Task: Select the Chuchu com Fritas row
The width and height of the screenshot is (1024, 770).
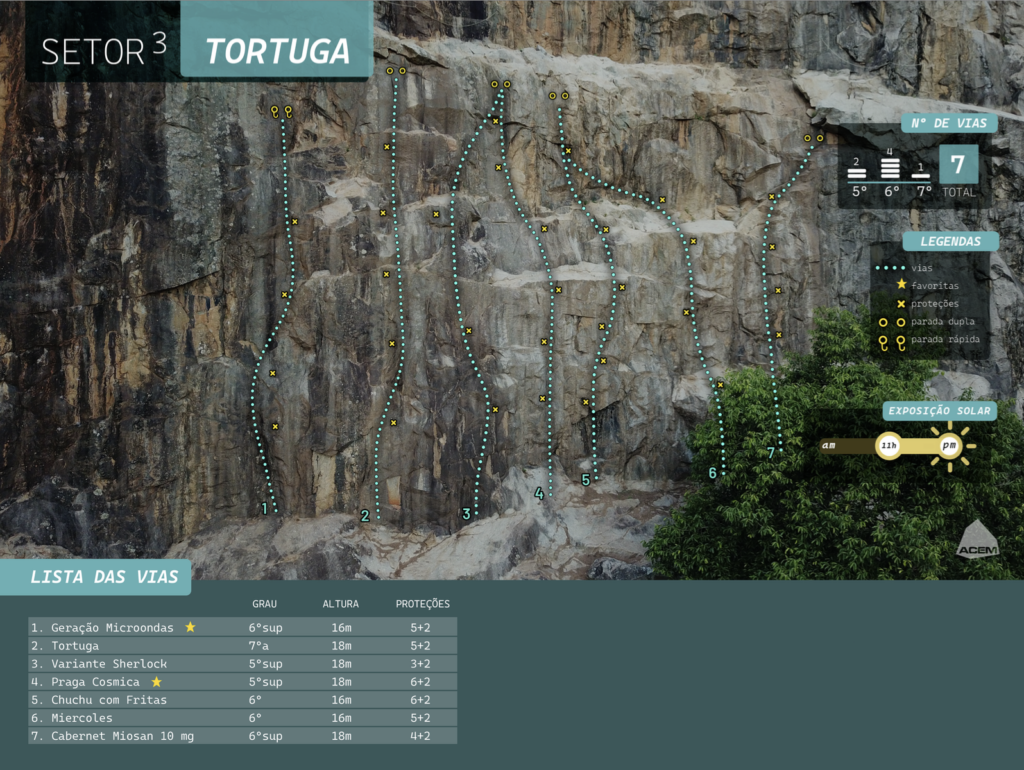Action: click(242, 700)
